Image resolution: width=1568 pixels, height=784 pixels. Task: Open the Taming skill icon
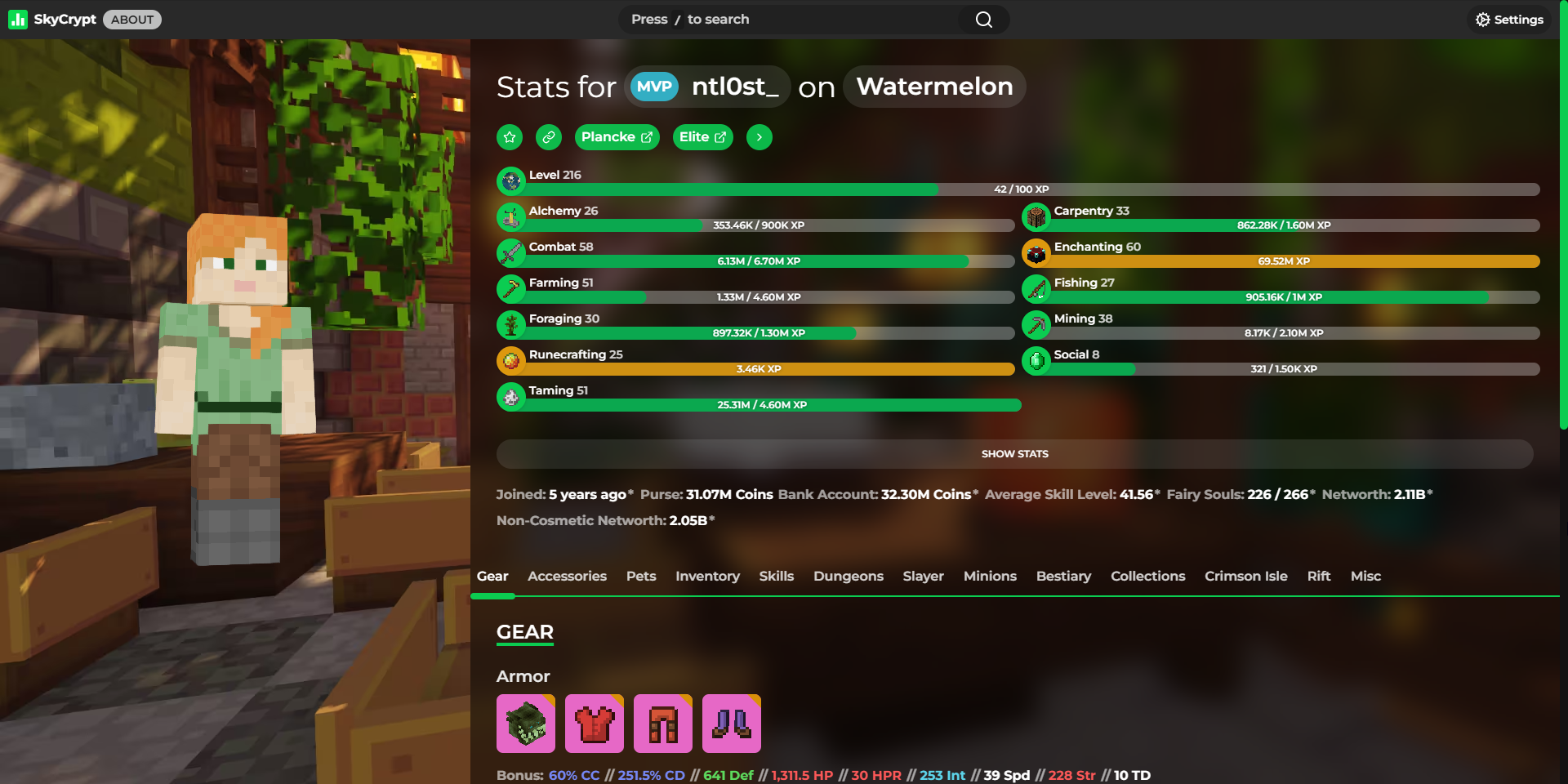point(510,396)
